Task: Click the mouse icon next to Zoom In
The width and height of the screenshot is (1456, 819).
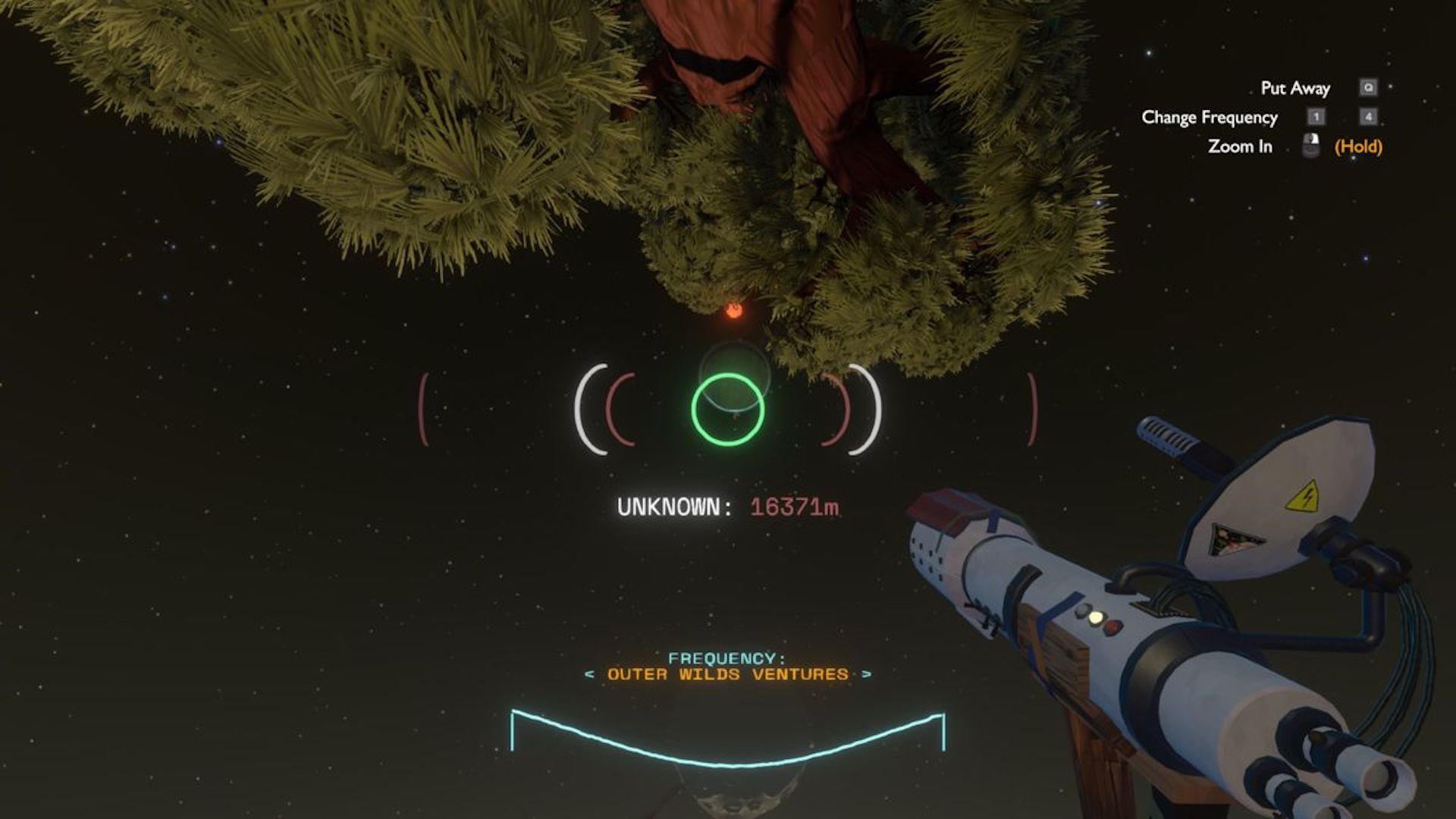Action: (1311, 146)
